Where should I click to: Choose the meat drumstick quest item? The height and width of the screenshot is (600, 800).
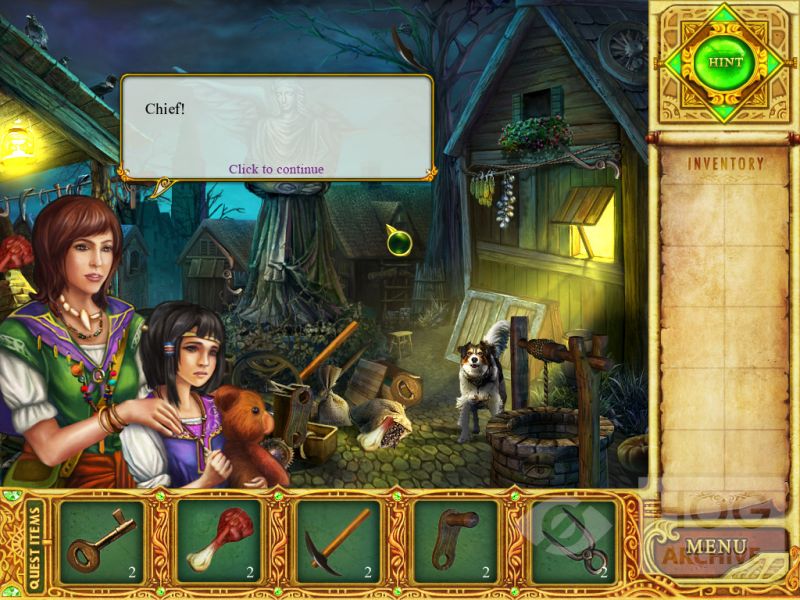point(219,541)
